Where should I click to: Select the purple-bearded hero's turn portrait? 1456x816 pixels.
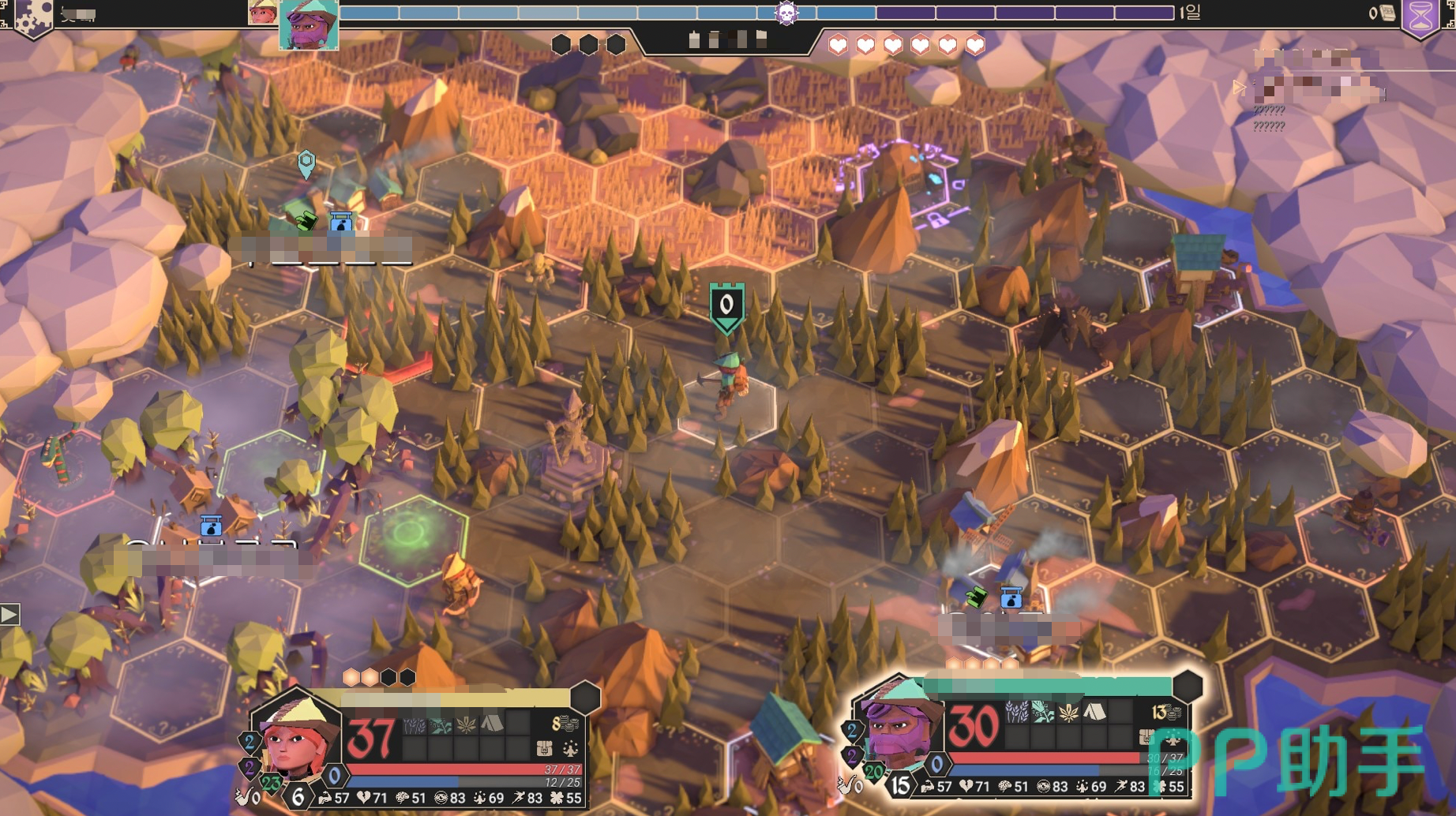pyautogui.click(x=309, y=24)
